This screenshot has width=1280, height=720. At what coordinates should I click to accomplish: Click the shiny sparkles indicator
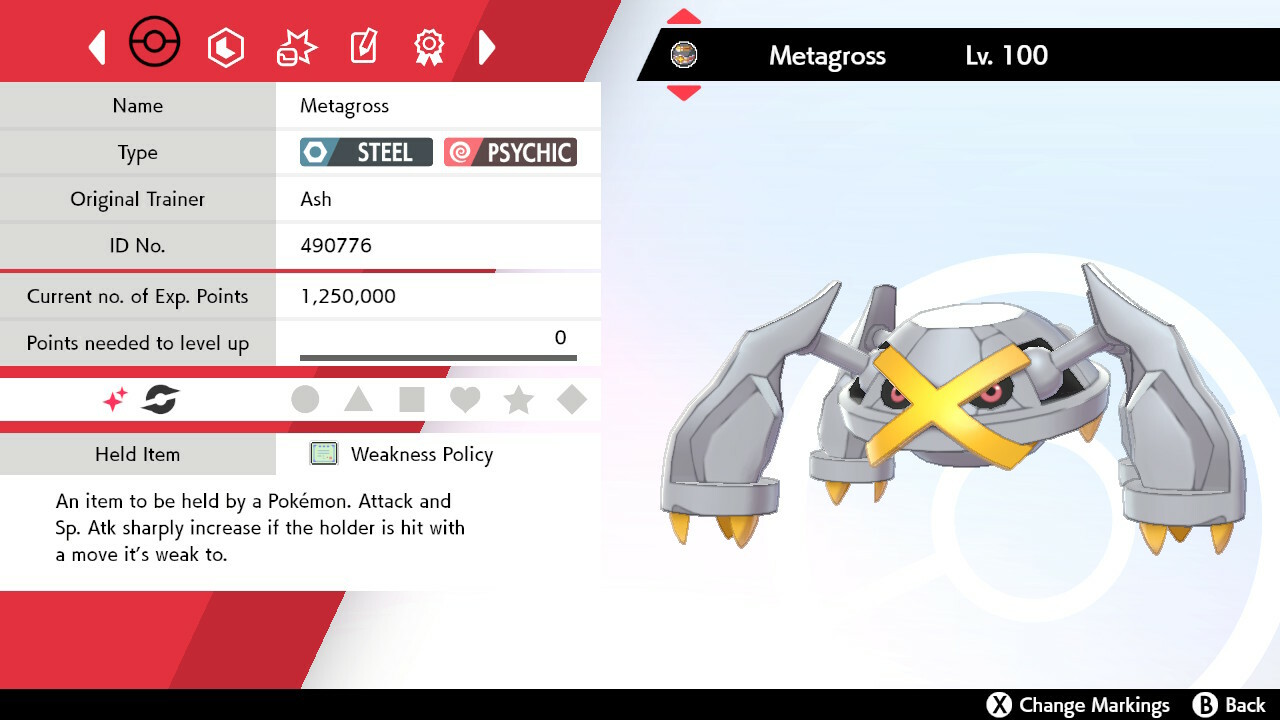pos(113,399)
